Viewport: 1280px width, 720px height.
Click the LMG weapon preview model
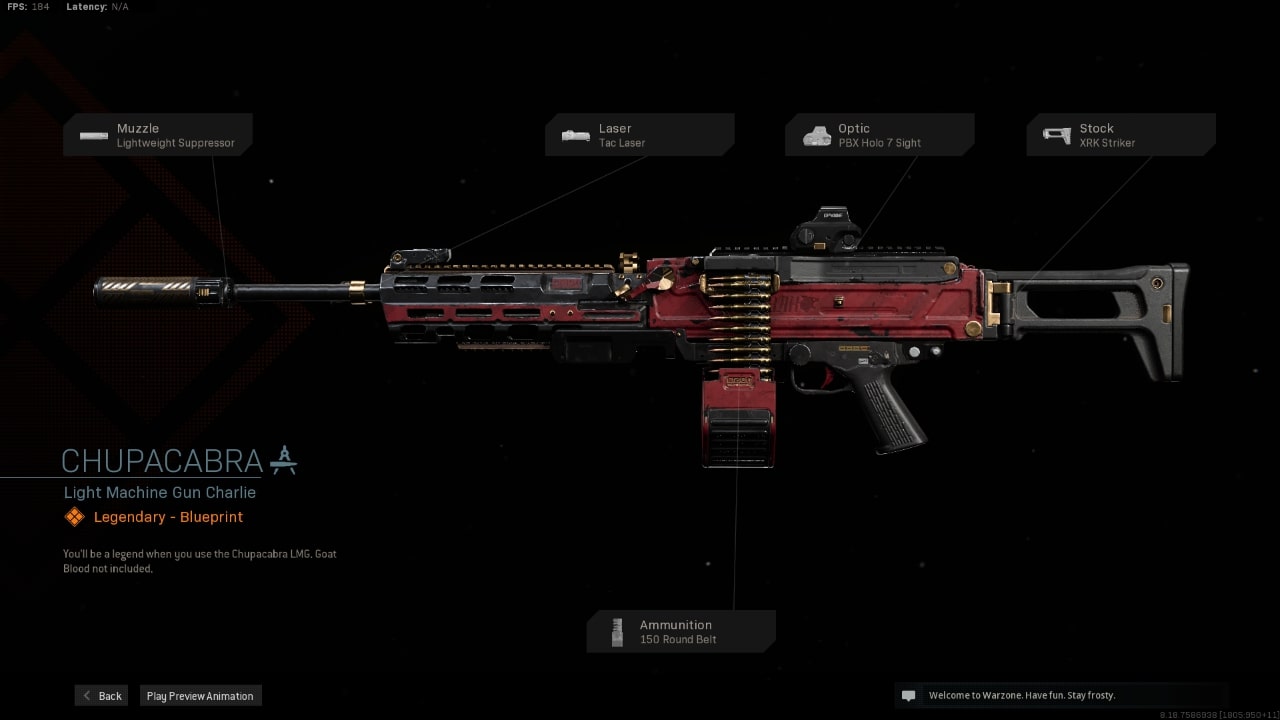(700, 310)
